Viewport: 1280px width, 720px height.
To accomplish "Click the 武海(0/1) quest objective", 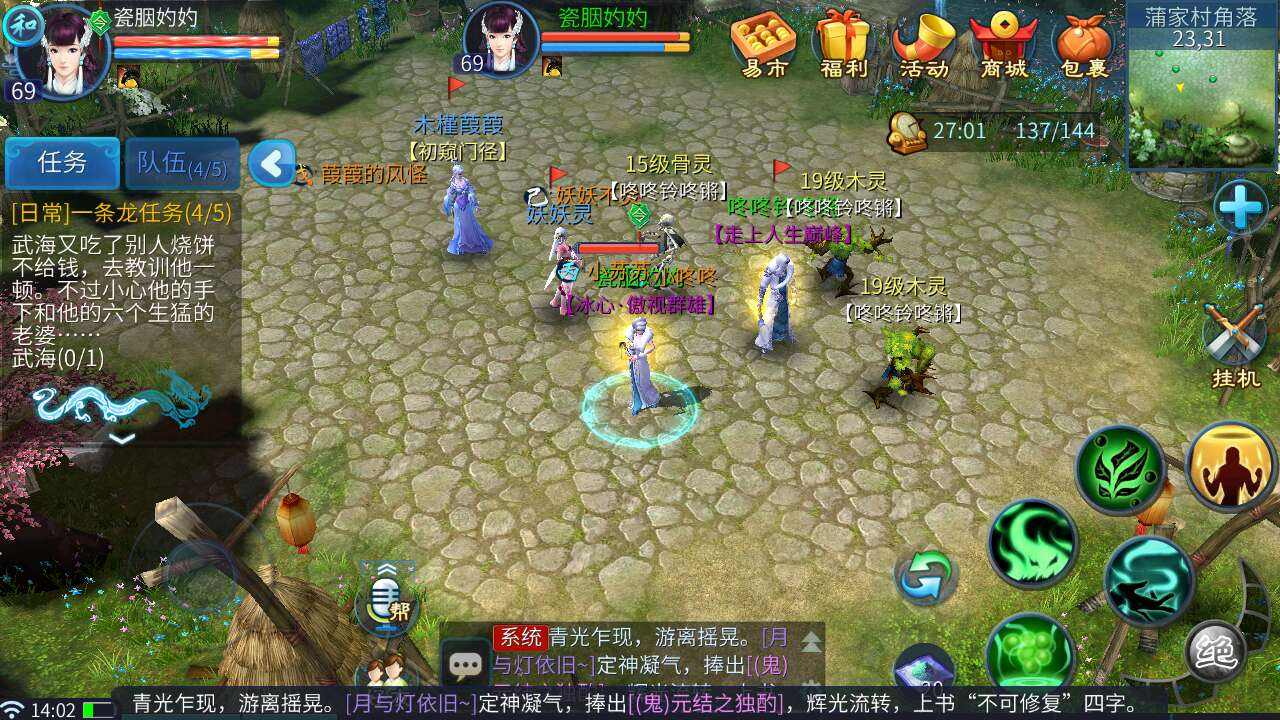I will pyautogui.click(x=58, y=360).
